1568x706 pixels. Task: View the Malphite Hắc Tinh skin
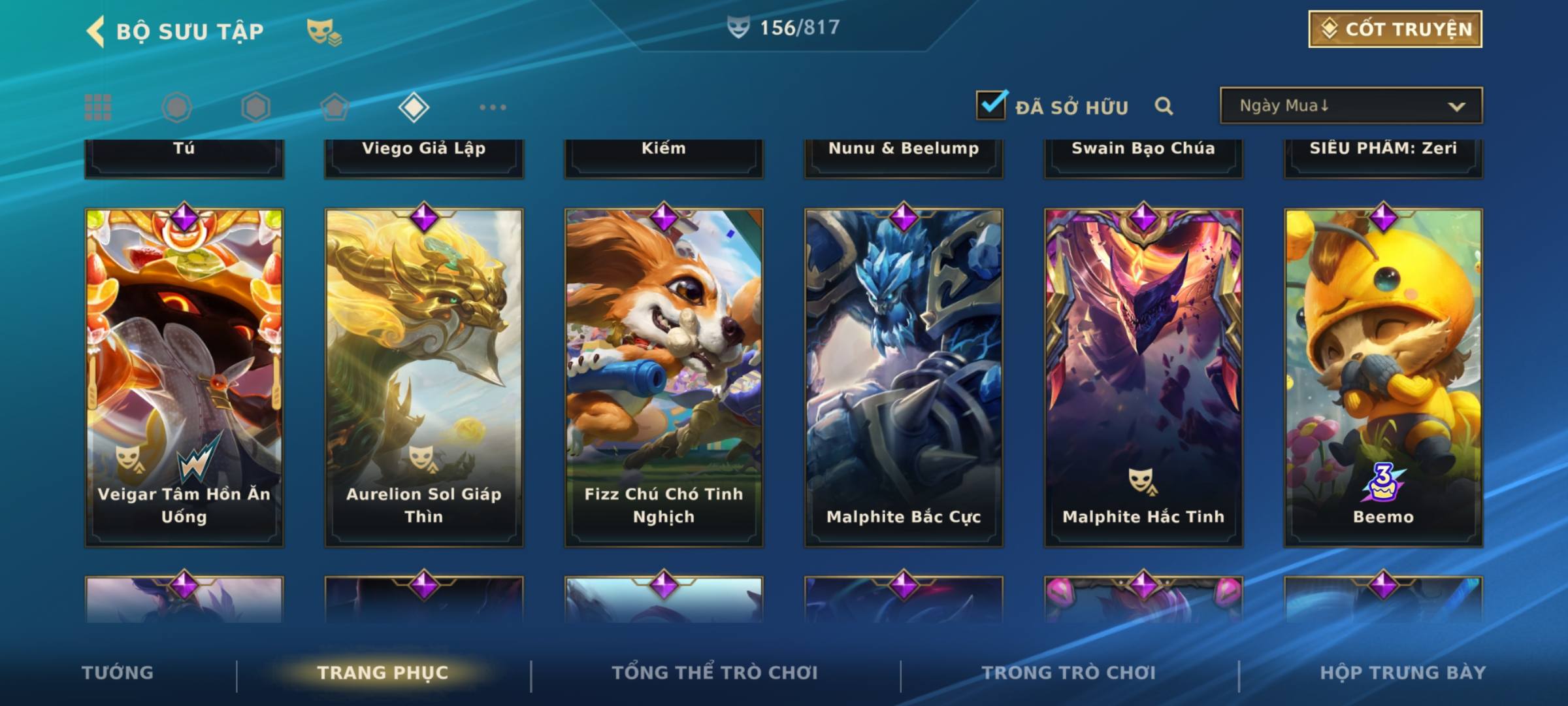[x=1143, y=377]
